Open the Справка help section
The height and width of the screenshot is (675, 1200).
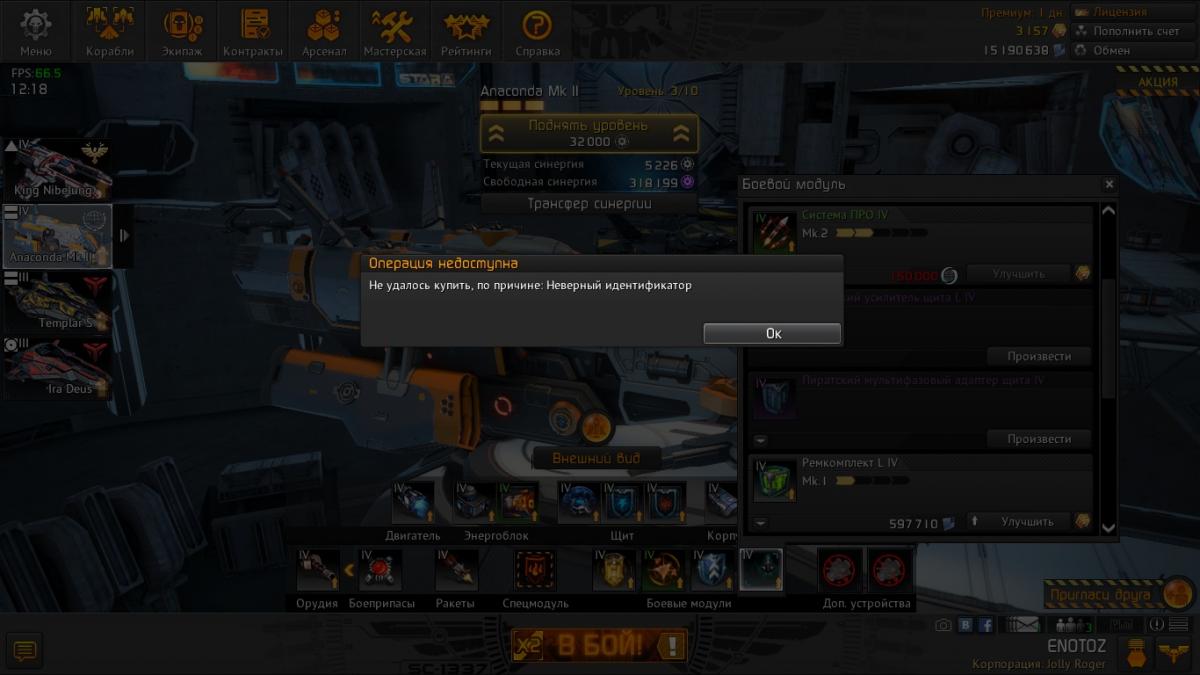pos(537,32)
